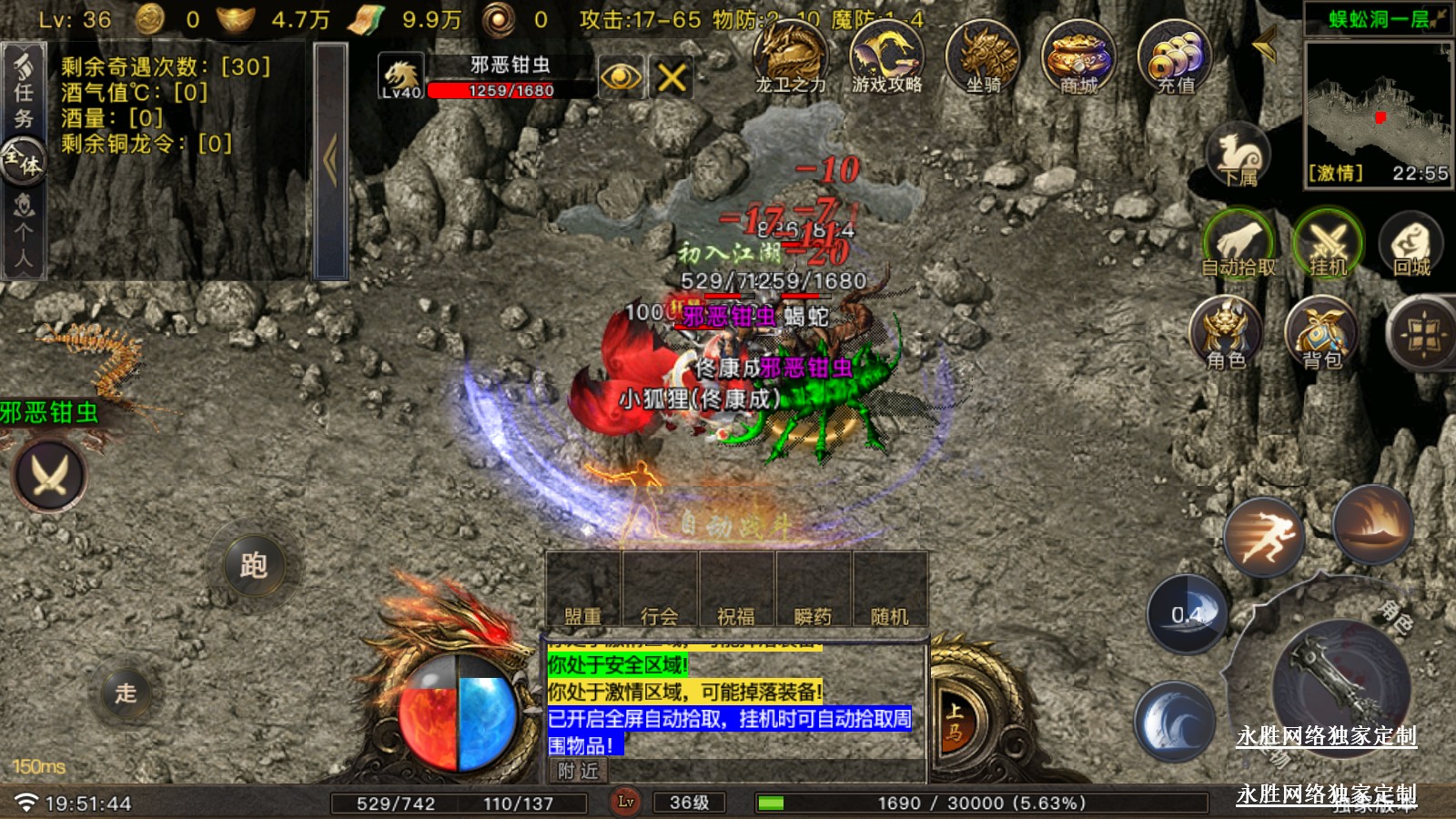1456x819 pixels.
Task: Switch movement to 走 walk mode
Action: [x=126, y=693]
